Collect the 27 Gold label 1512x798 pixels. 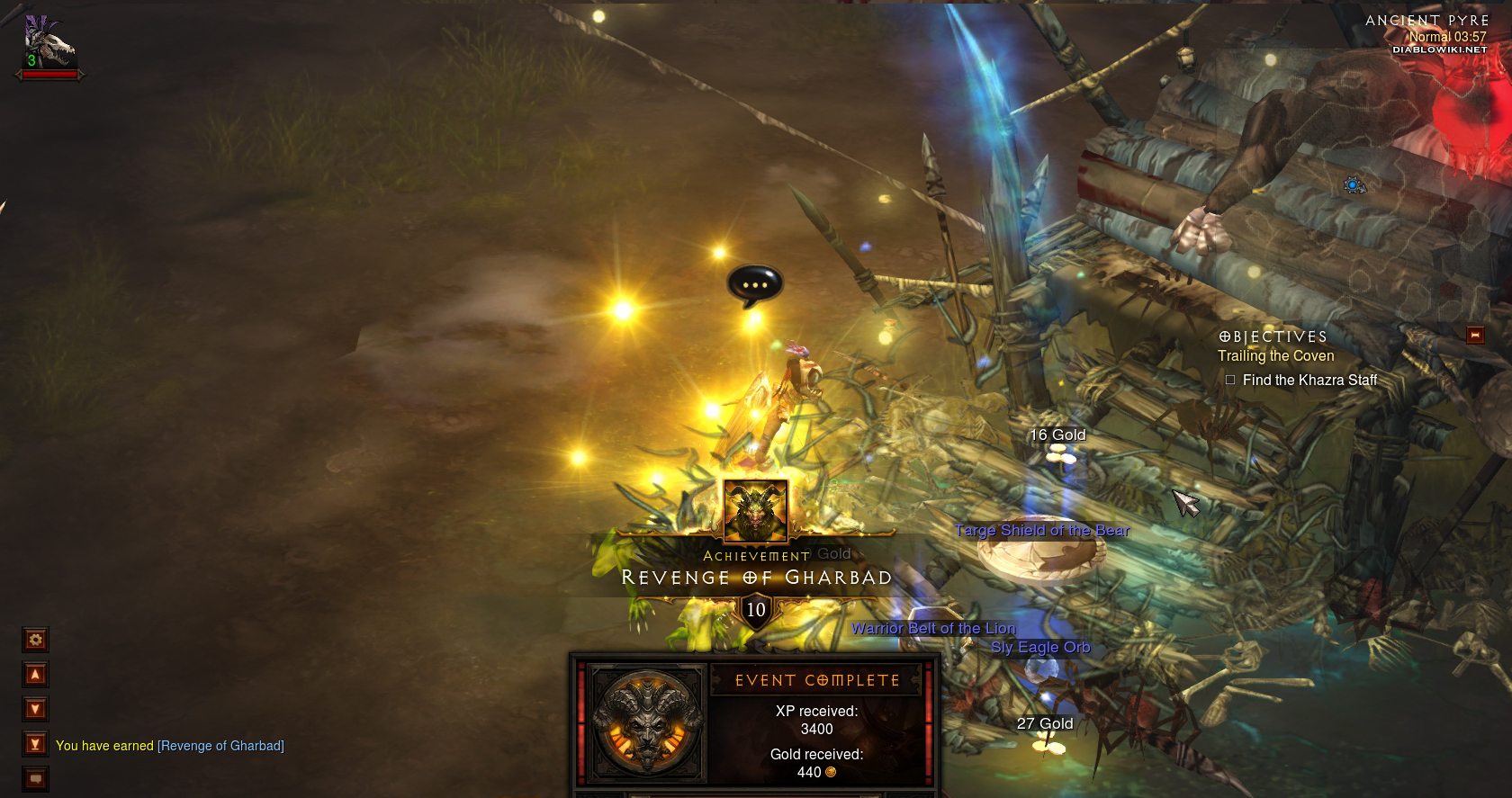[1044, 724]
